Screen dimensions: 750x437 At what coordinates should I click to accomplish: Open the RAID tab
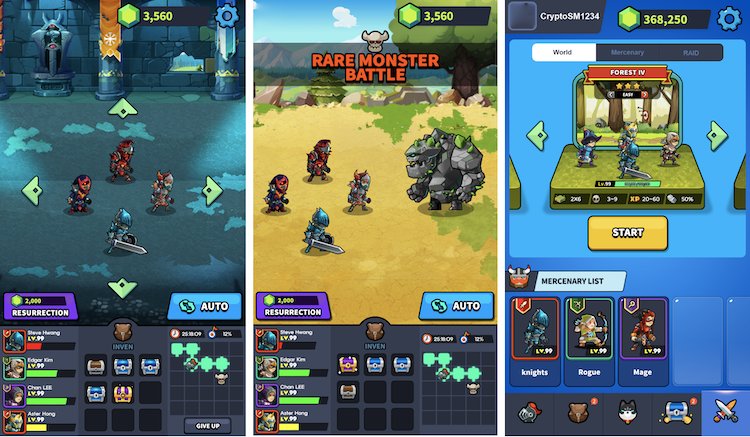point(691,52)
